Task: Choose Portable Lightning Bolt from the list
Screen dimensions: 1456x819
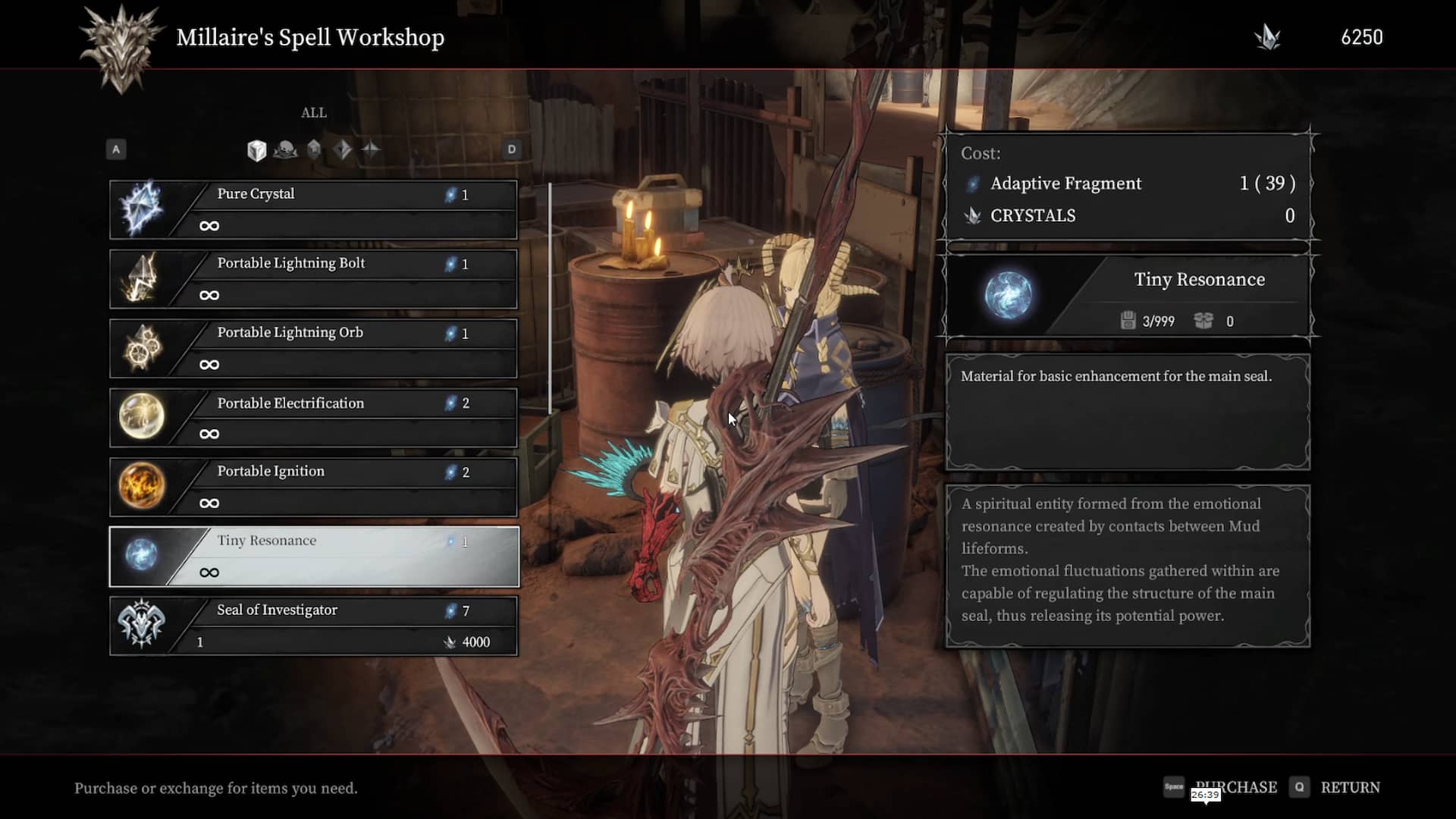Action: coord(314,279)
